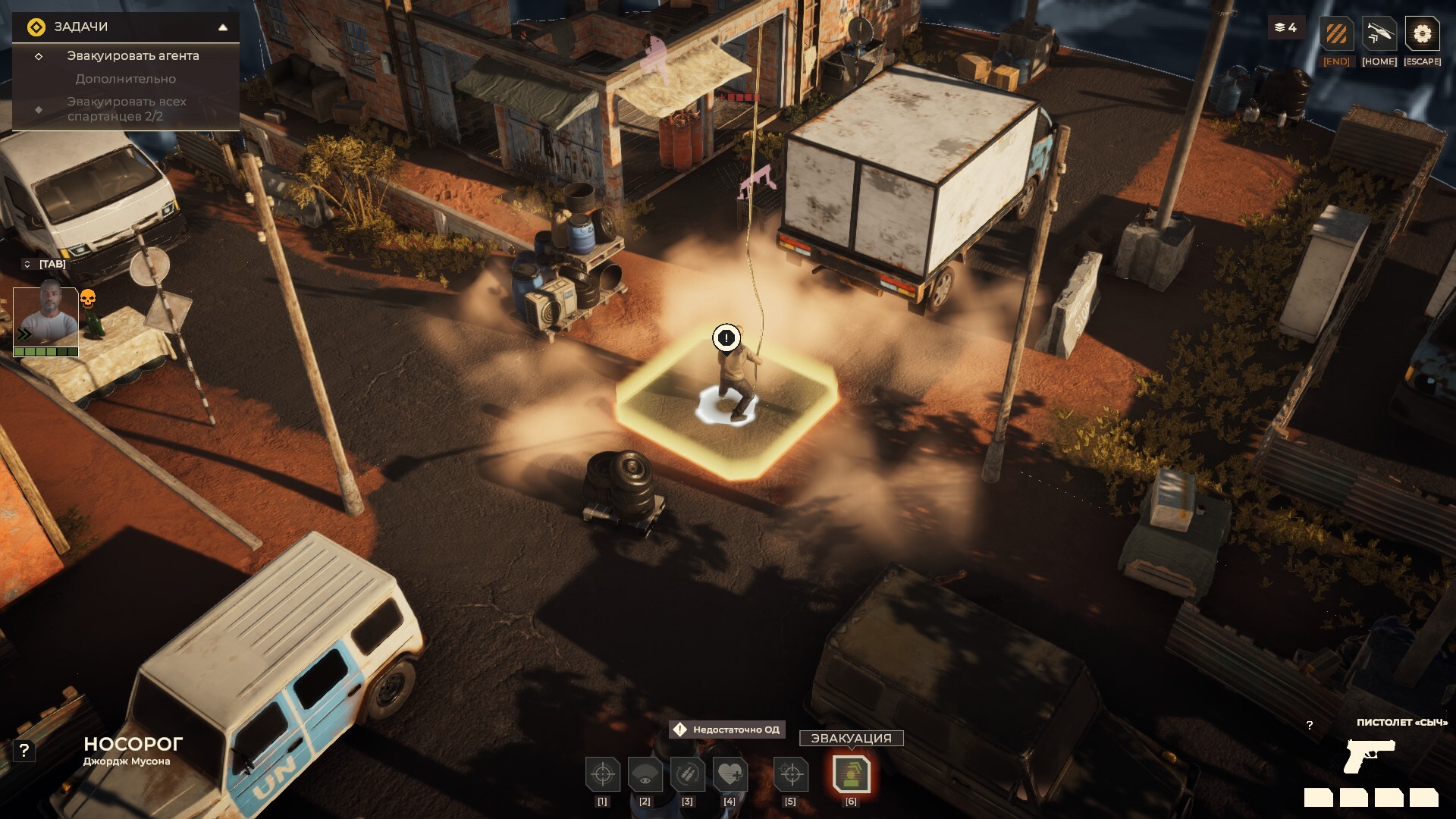Open the question mark help button

[x=24, y=751]
